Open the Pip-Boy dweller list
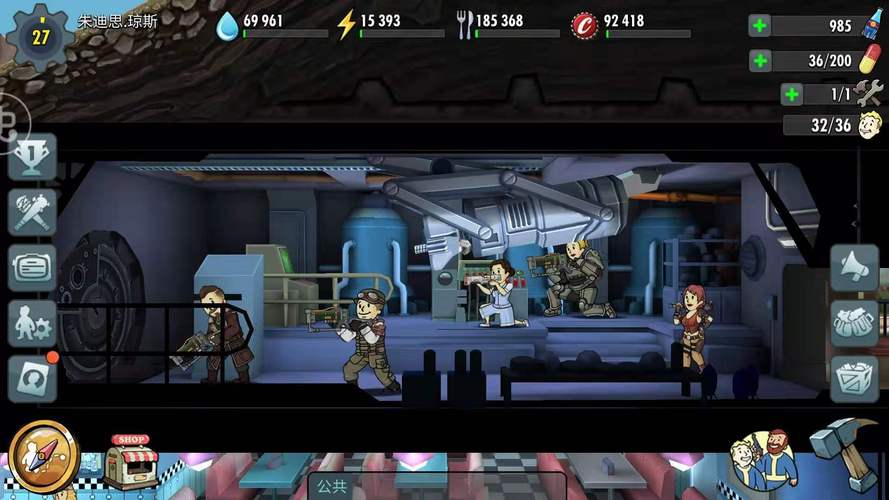This screenshot has height=500, width=889. pos(33,267)
